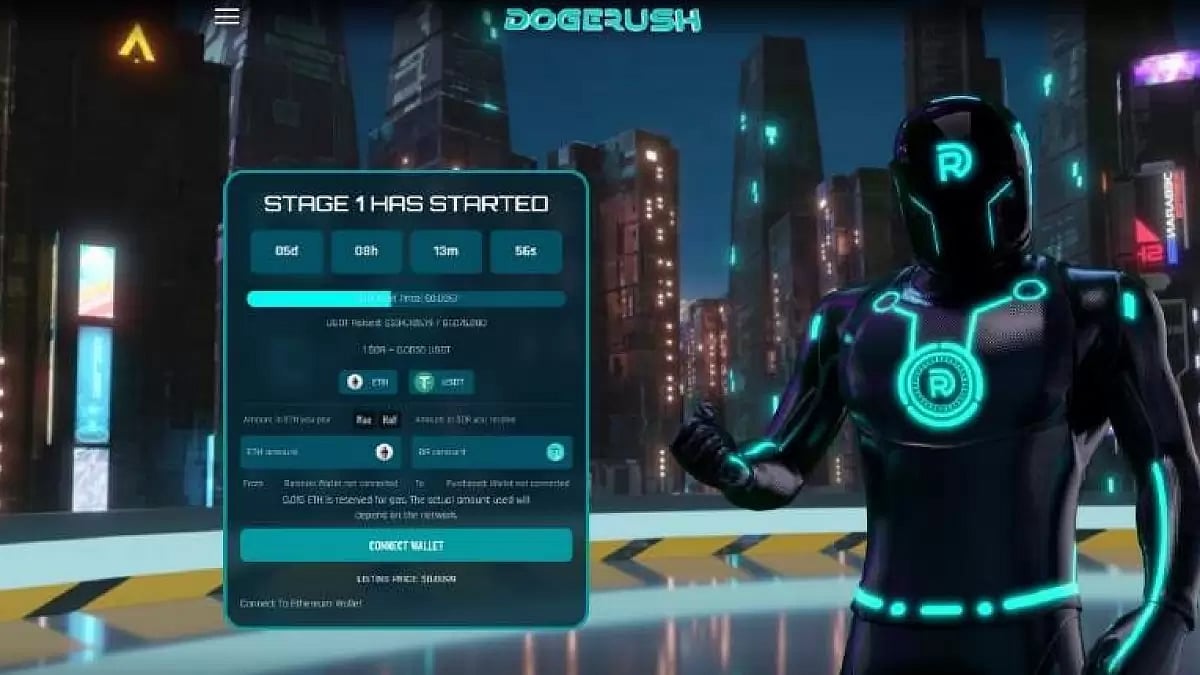
Task: Open the Connect To Ethereum Wallet link
Action: coord(301,603)
